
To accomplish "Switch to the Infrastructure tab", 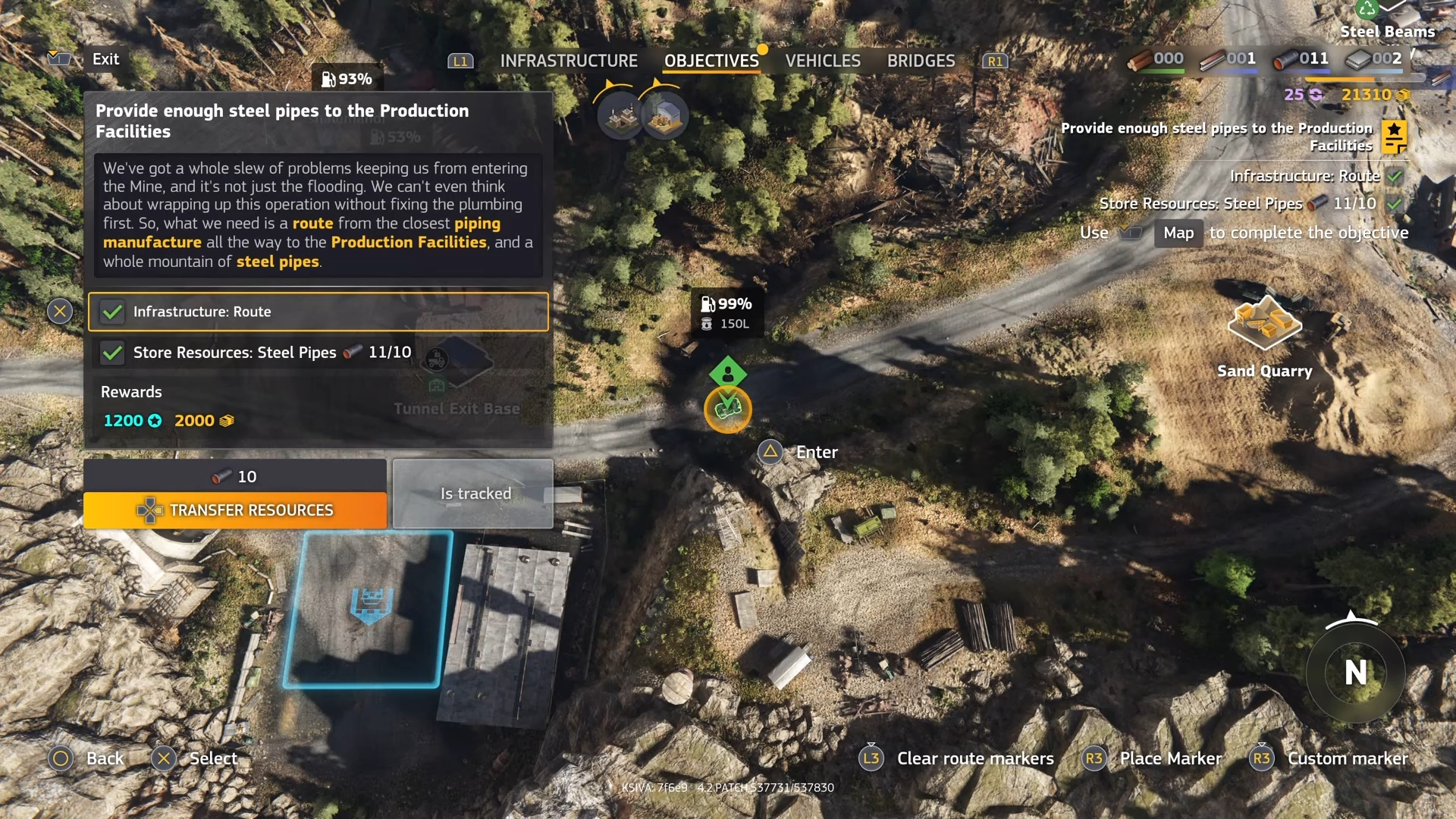I will pos(568,61).
